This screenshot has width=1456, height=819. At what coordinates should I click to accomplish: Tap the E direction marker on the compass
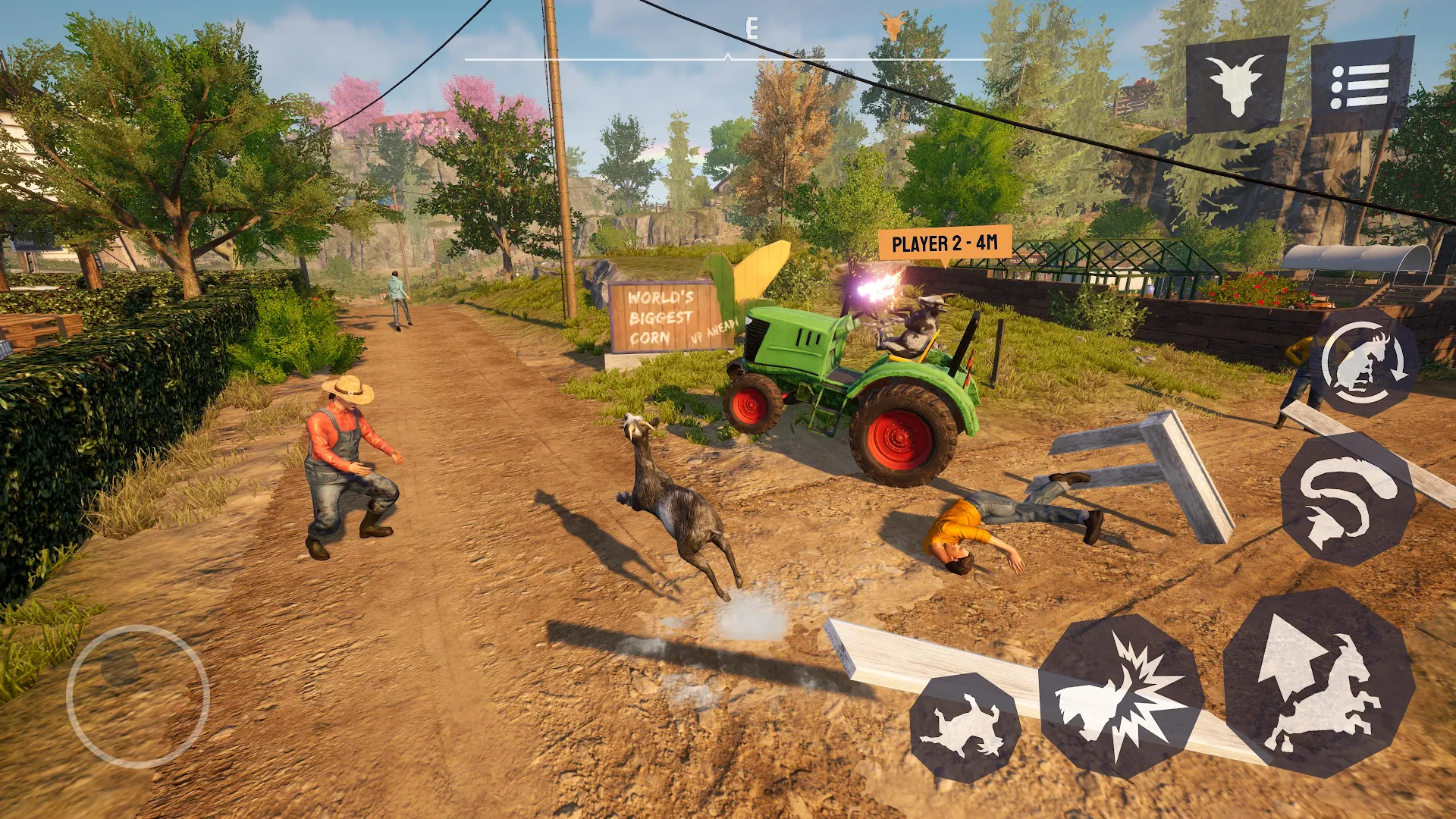click(752, 28)
